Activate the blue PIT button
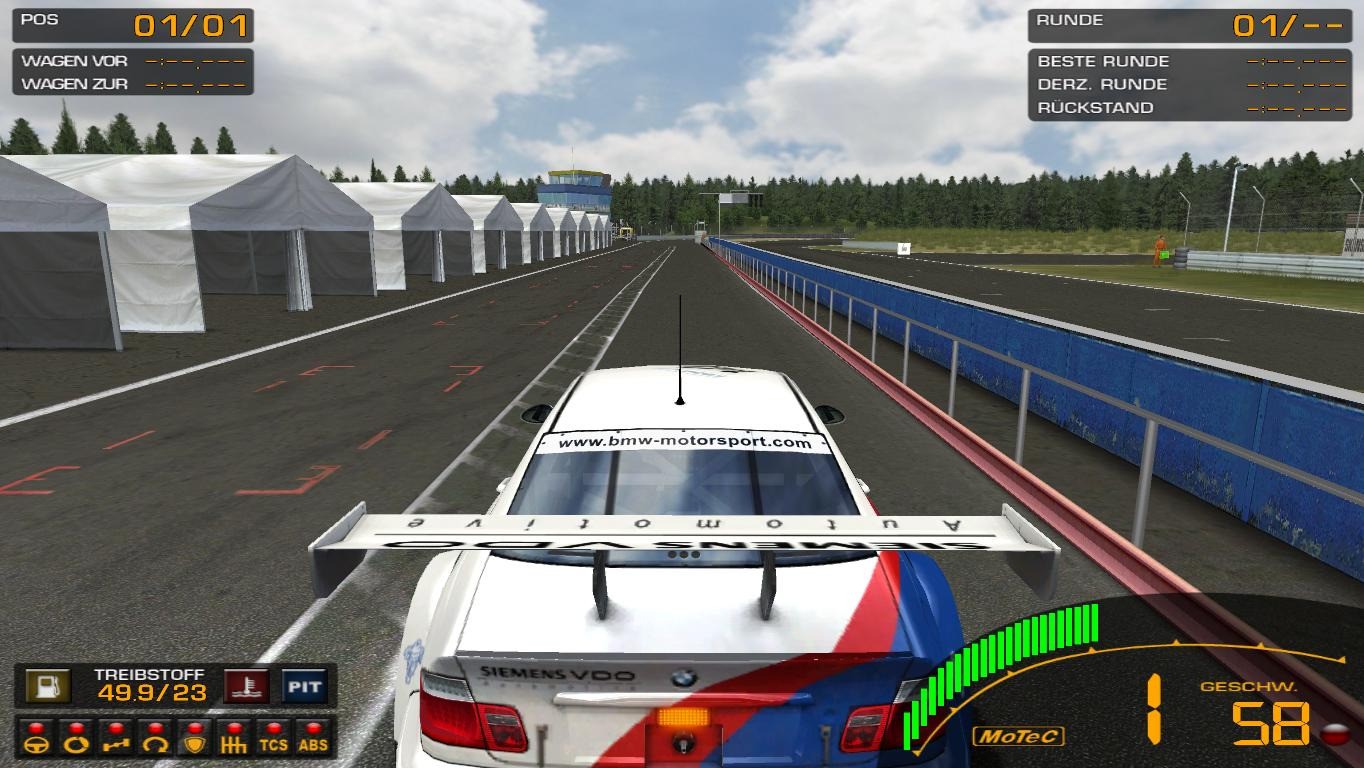This screenshot has width=1364, height=768. (x=304, y=686)
